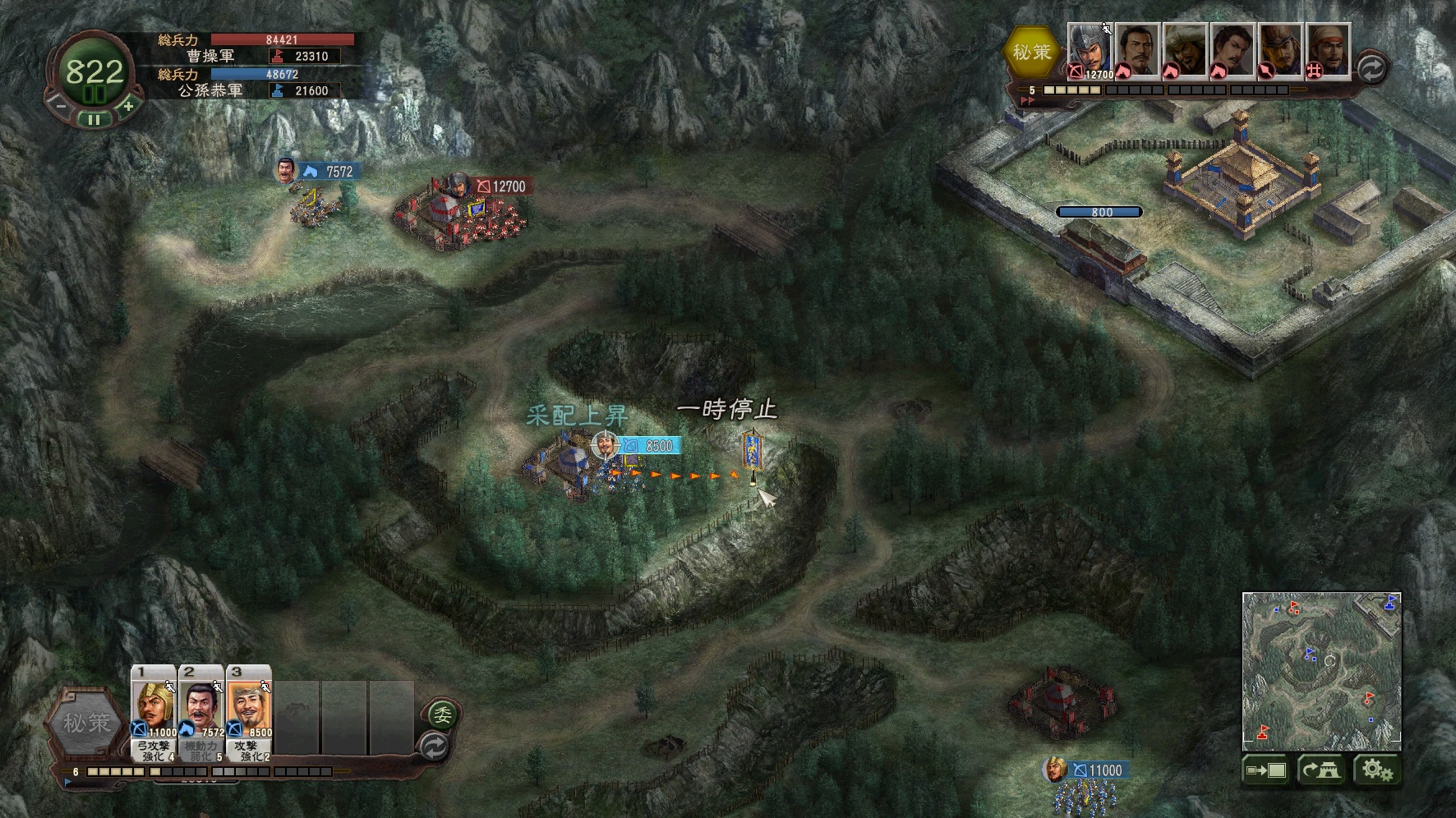Cycle own officer cards with the swap arrows
Screen dimensions: 1456x818
pos(434,747)
